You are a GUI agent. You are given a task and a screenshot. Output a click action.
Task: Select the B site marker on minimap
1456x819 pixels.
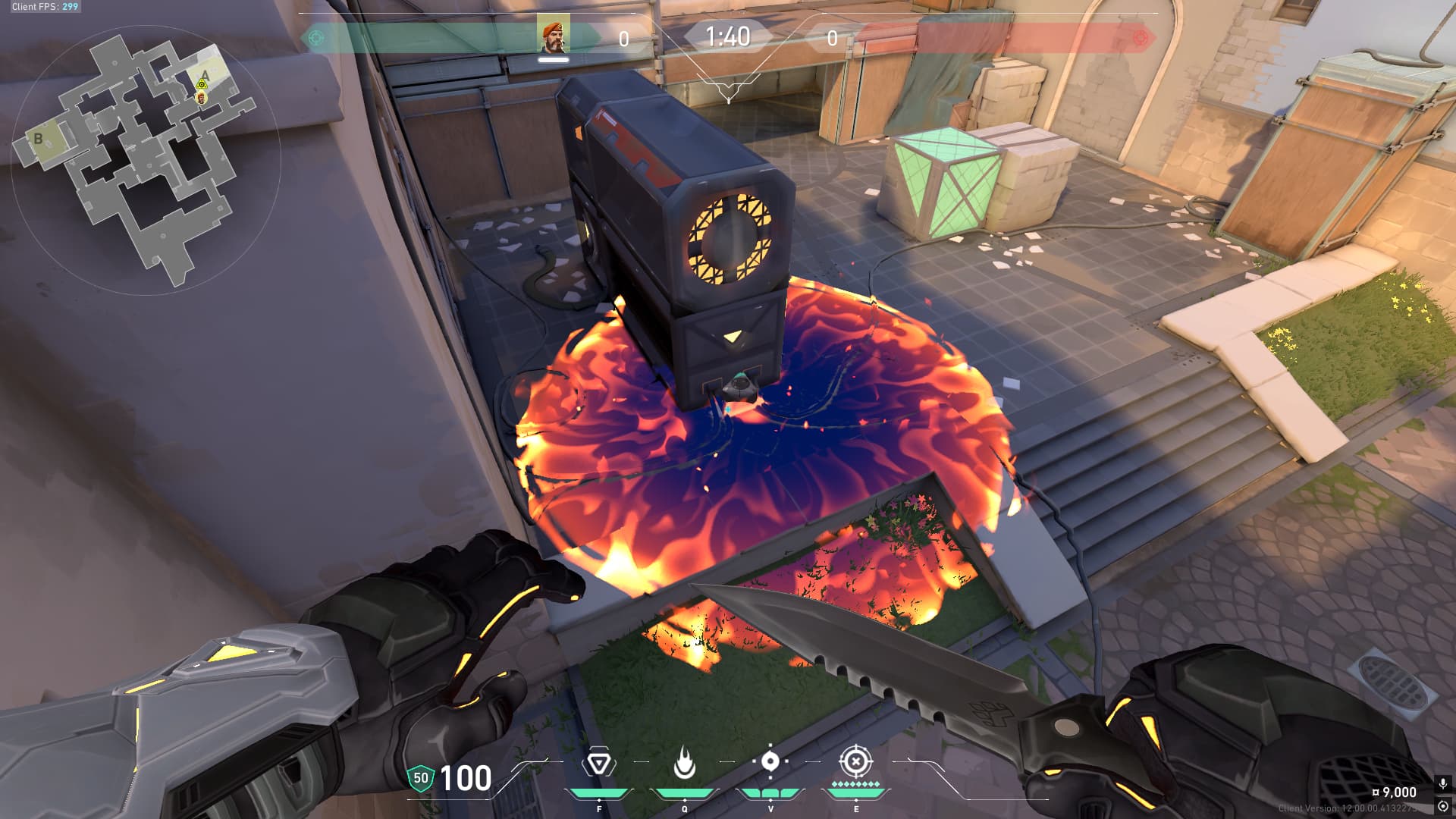tap(38, 139)
